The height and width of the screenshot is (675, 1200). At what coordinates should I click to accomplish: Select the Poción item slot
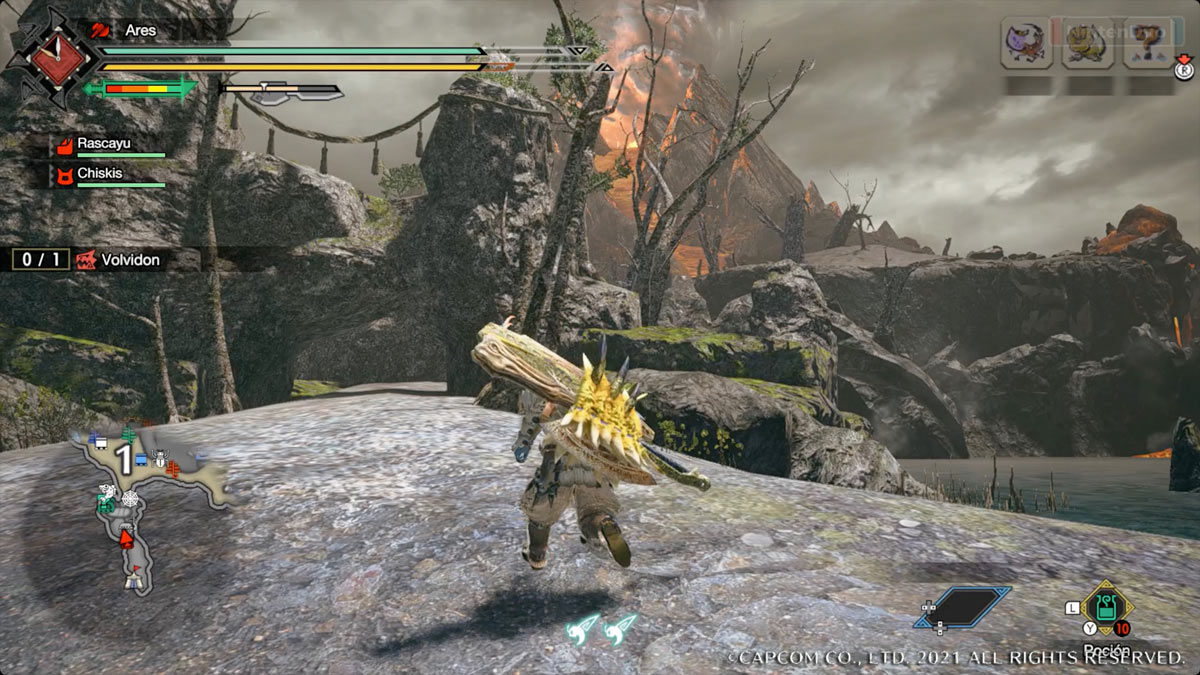coord(1107,606)
